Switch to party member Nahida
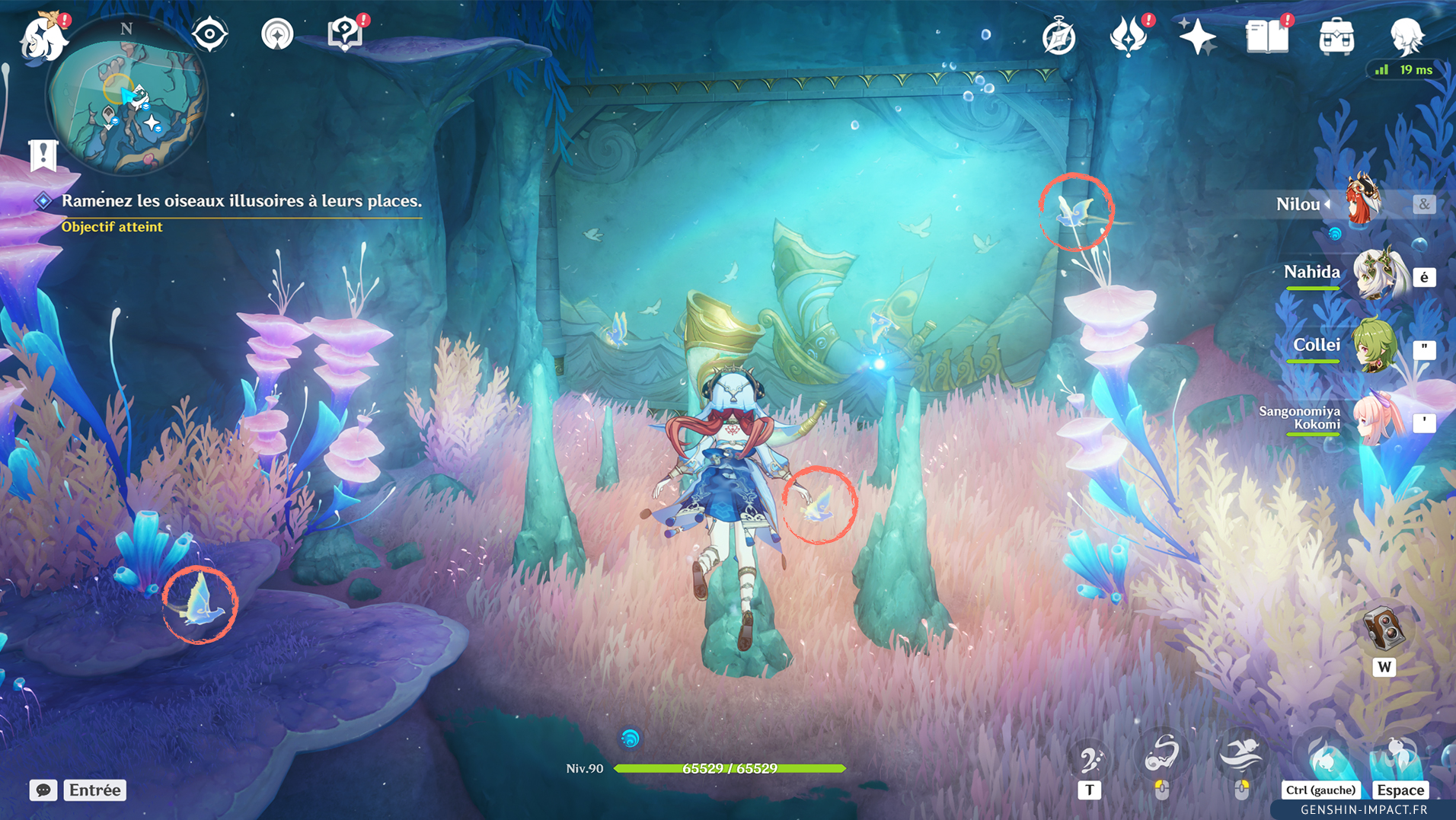Viewport: 1456px width, 820px height. (1377, 274)
